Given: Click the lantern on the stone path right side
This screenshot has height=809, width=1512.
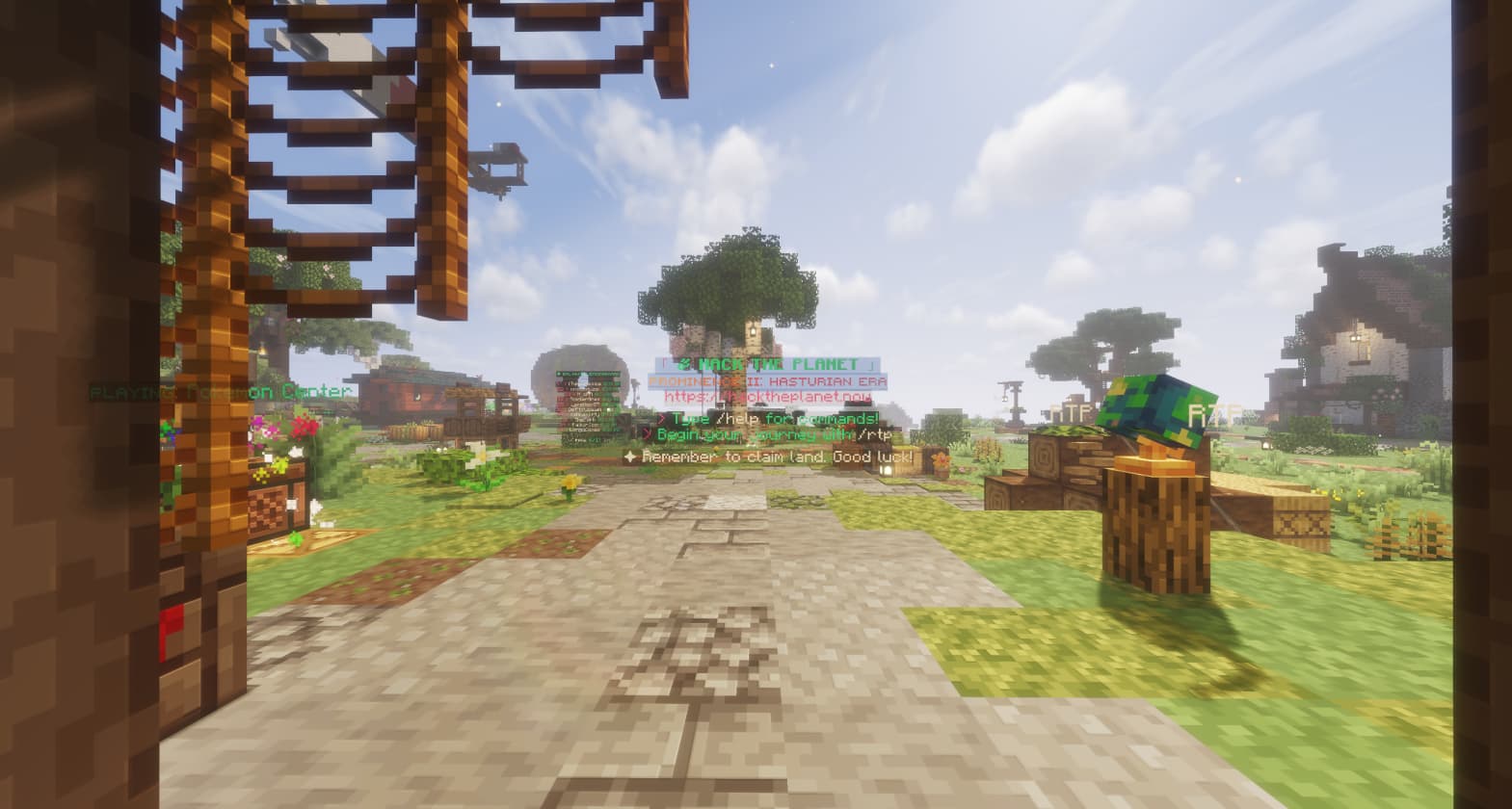Looking at the screenshot, I should pos(887,469).
